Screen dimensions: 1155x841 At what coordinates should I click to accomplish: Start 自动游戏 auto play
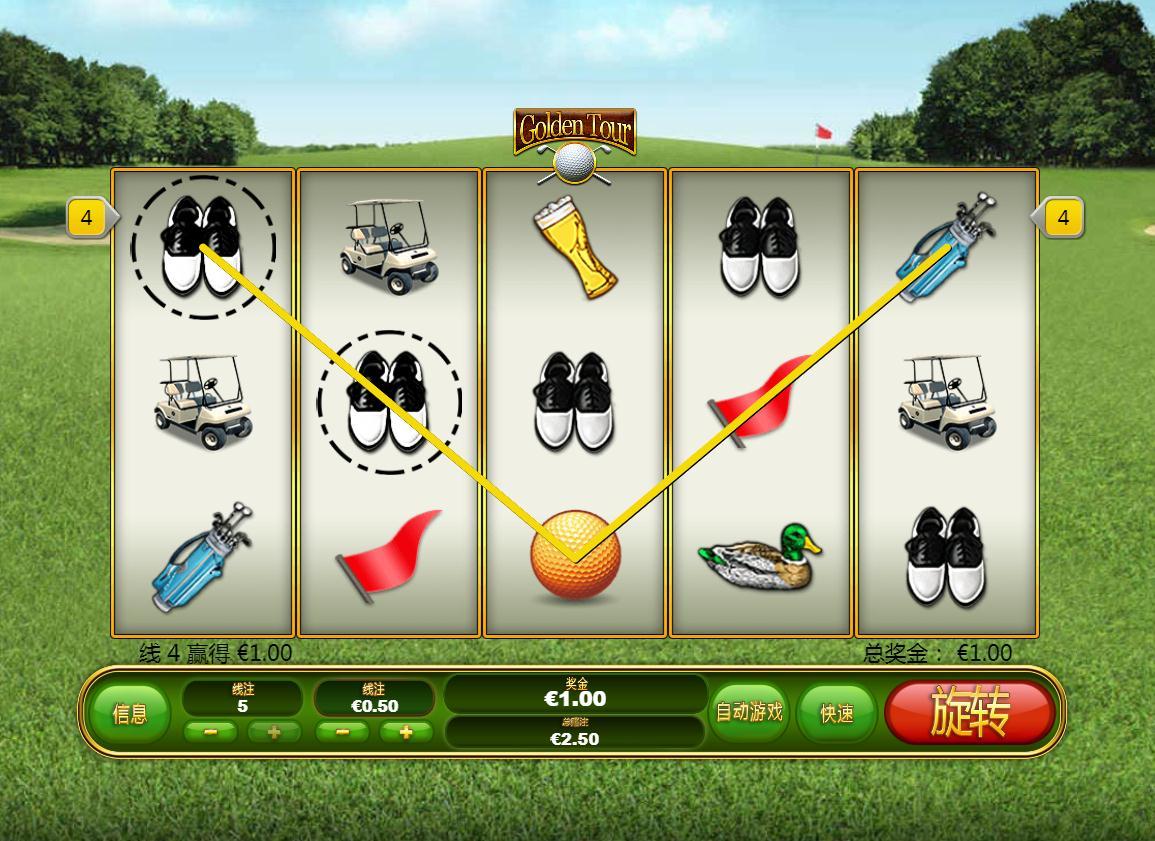[x=749, y=713]
